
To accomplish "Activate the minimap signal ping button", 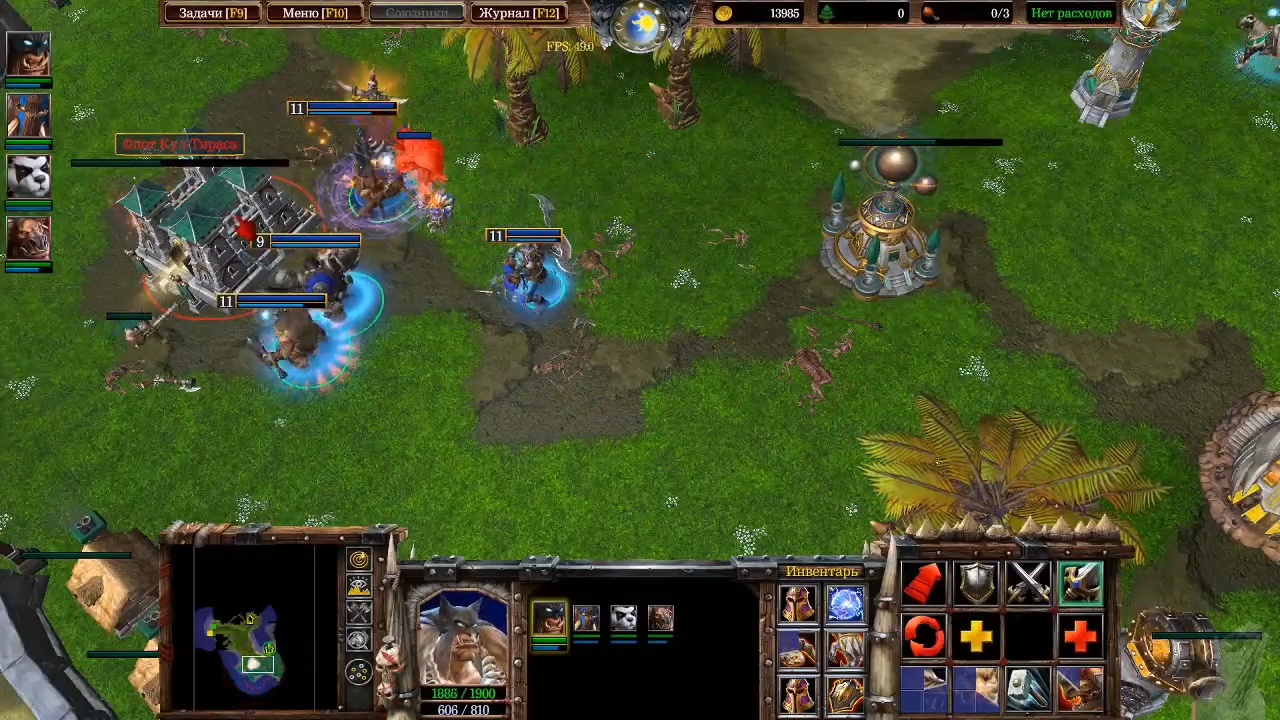I will (x=359, y=560).
